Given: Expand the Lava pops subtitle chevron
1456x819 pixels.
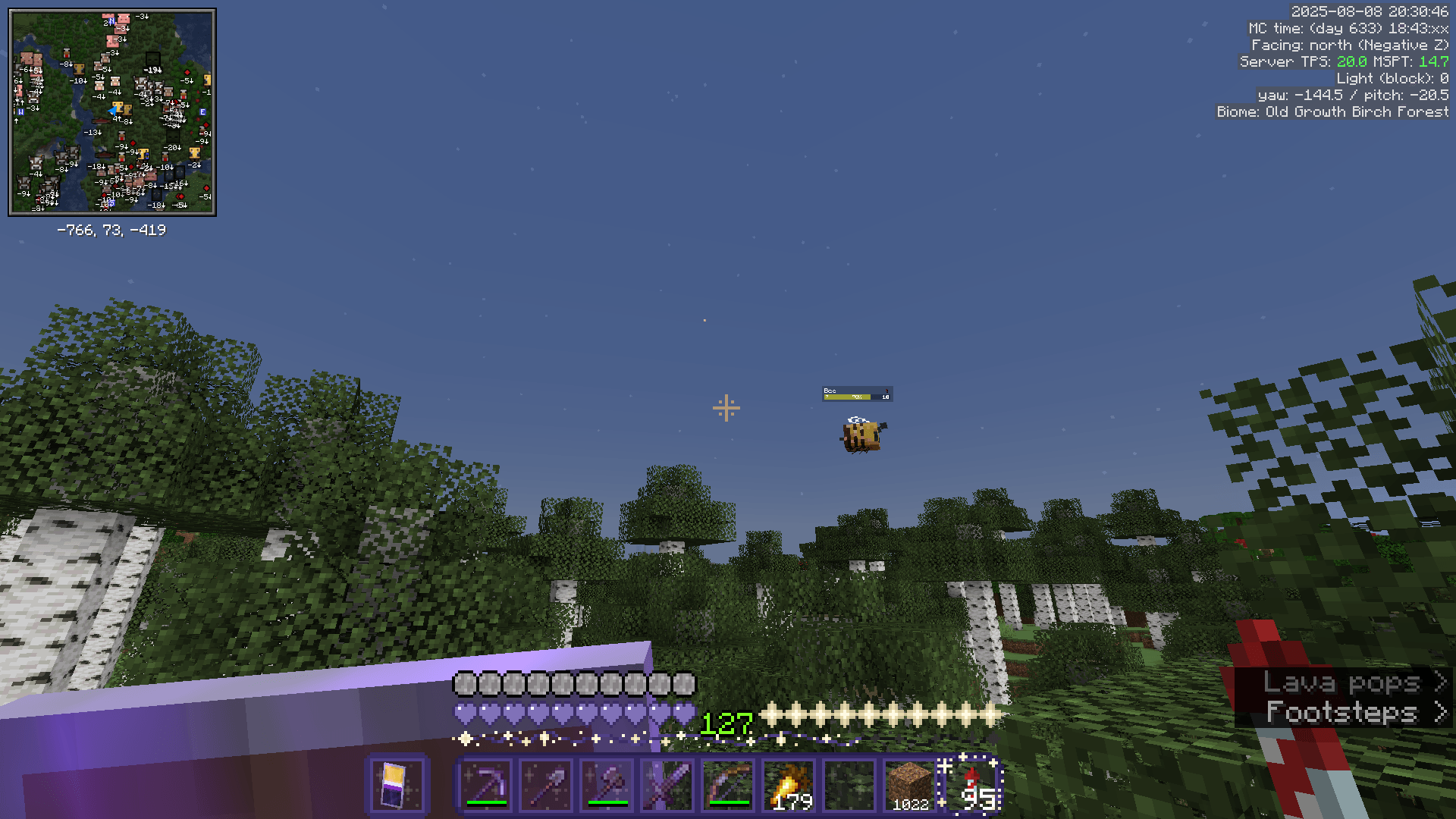Looking at the screenshot, I should pyautogui.click(x=1442, y=682).
